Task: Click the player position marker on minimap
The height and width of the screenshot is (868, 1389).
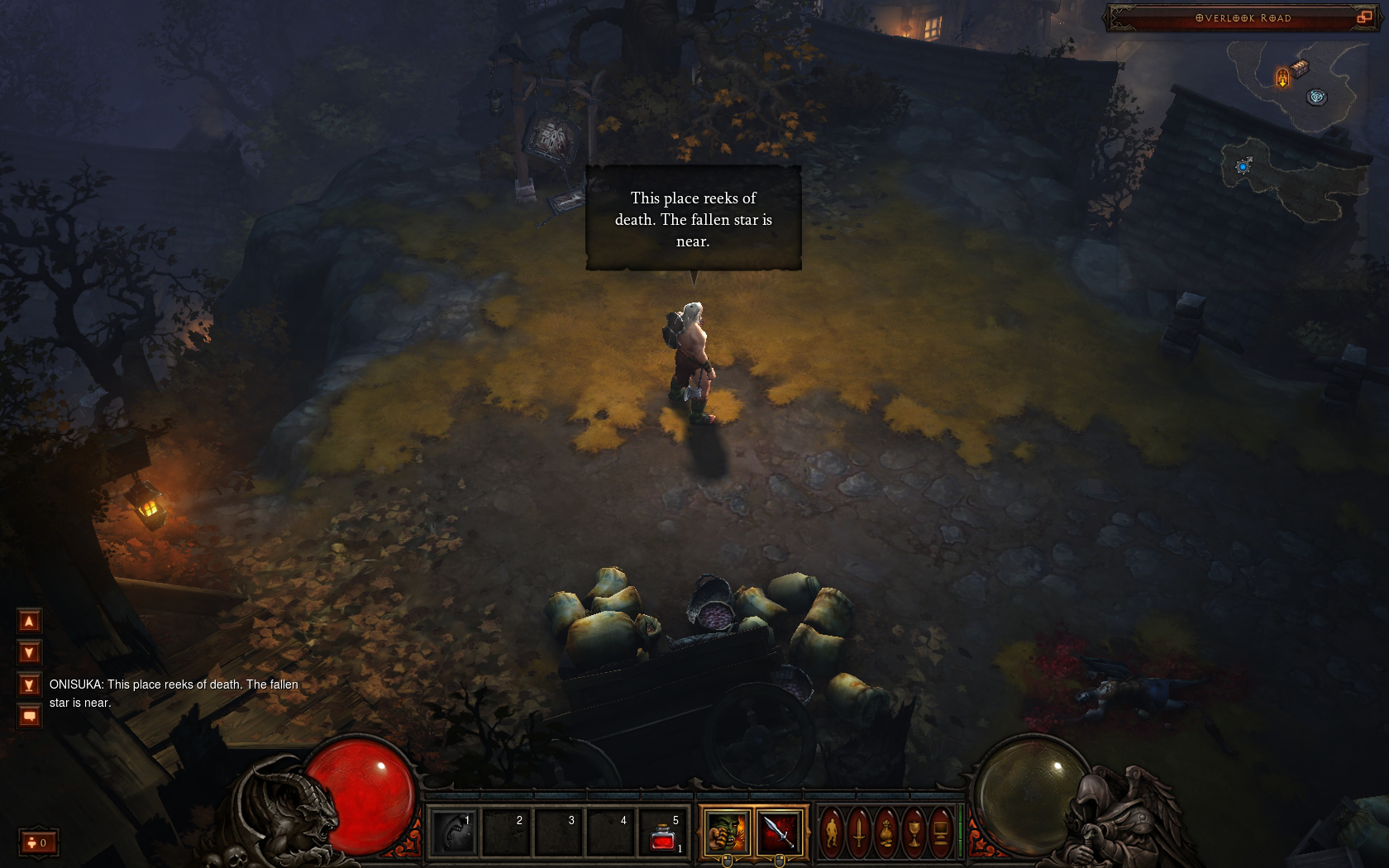Action: (1243, 166)
